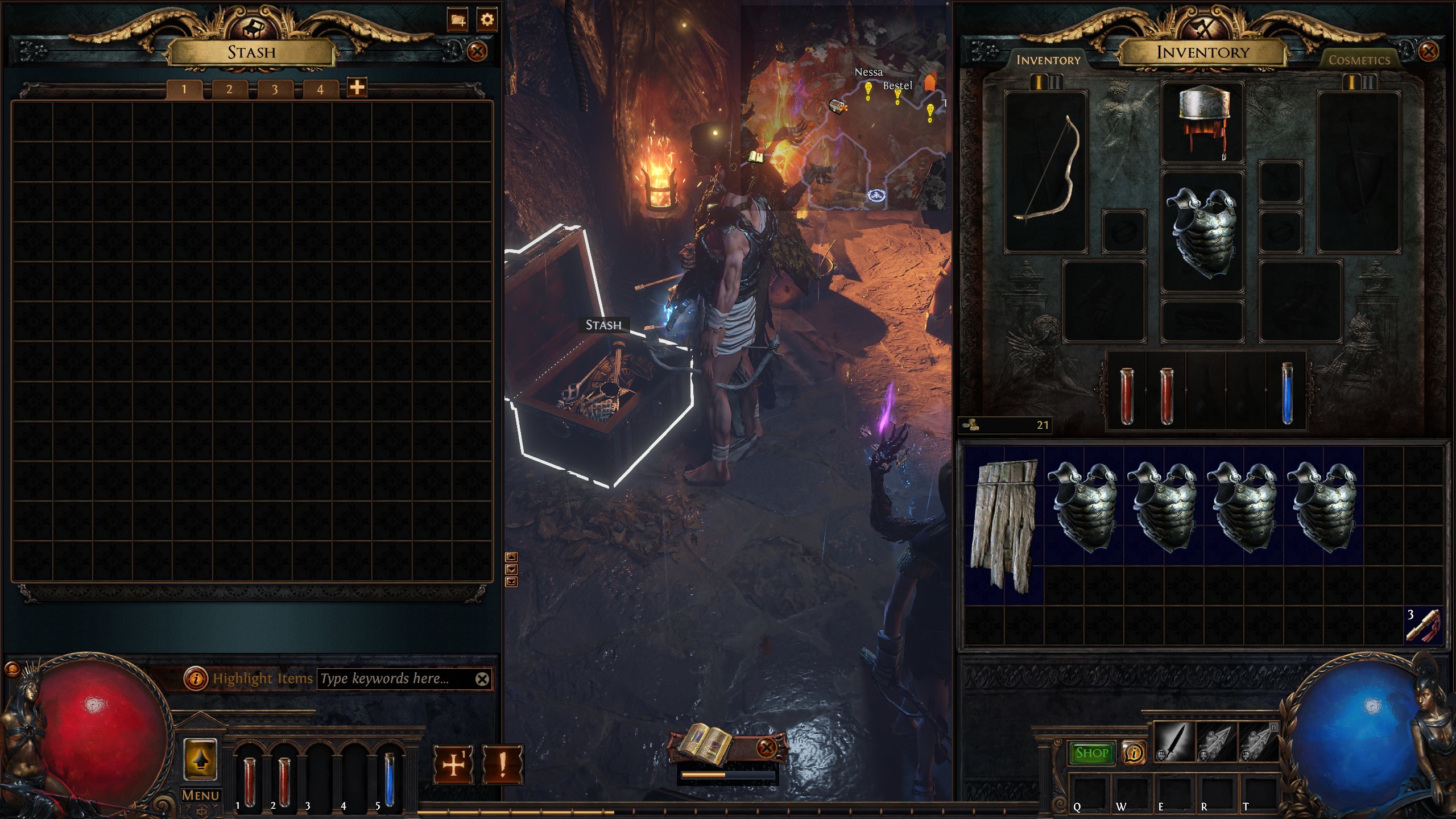The height and width of the screenshot is (819, 1456).
Task: Select the equipped chest armour
Action: click(x=1202, y=233)
